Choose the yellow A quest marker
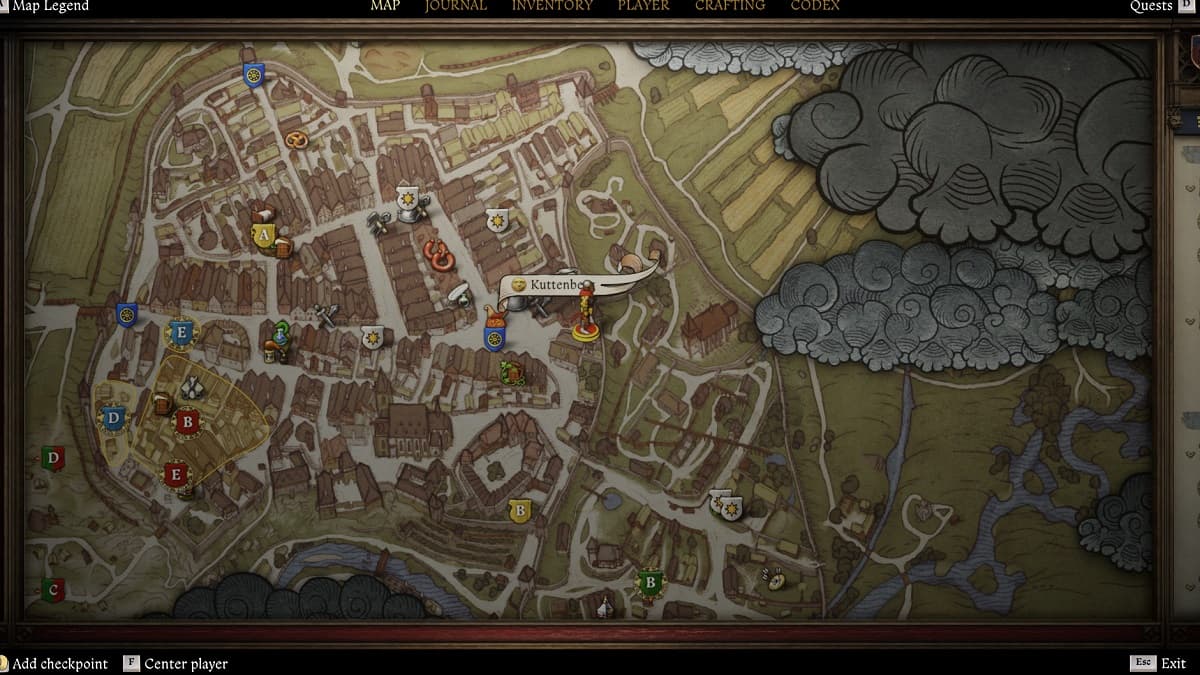The width and height of the screenshot is (1200, 675). pos(263,236)
